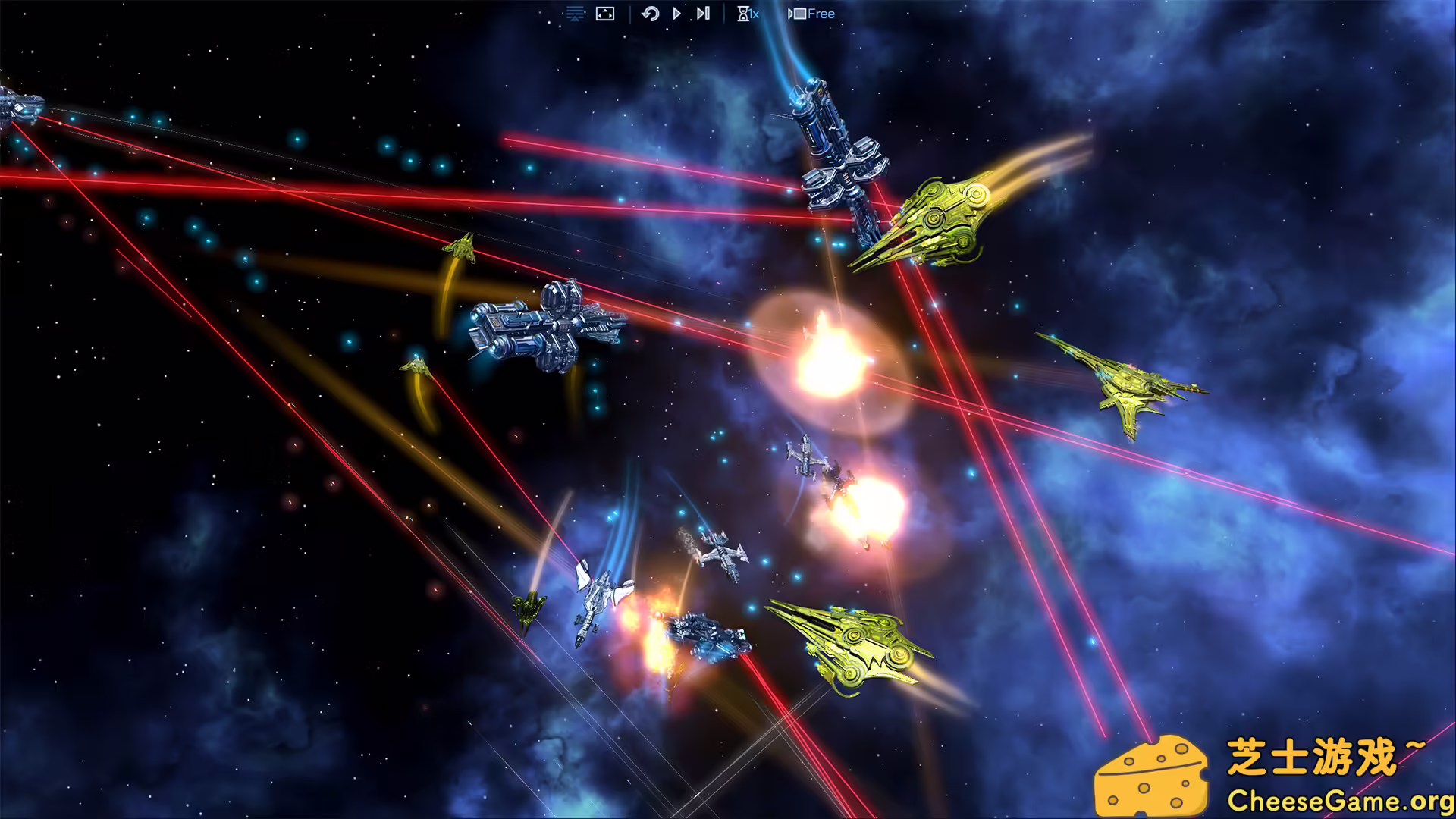
Task: Click the camera mode icon beside Free
Action: (796, 13)
